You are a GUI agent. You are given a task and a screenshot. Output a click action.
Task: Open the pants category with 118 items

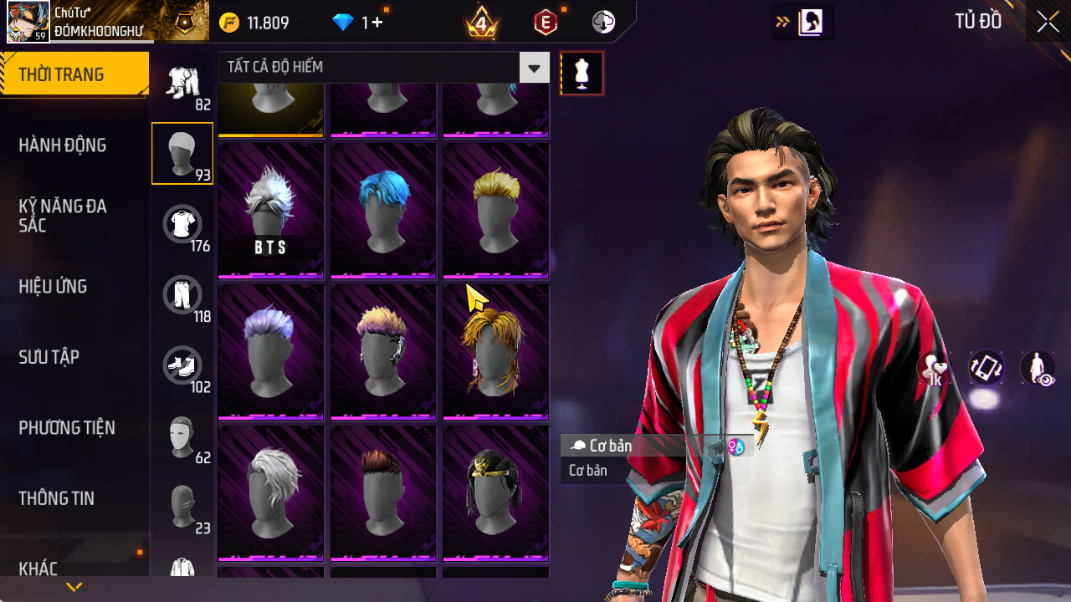[182, 296]
